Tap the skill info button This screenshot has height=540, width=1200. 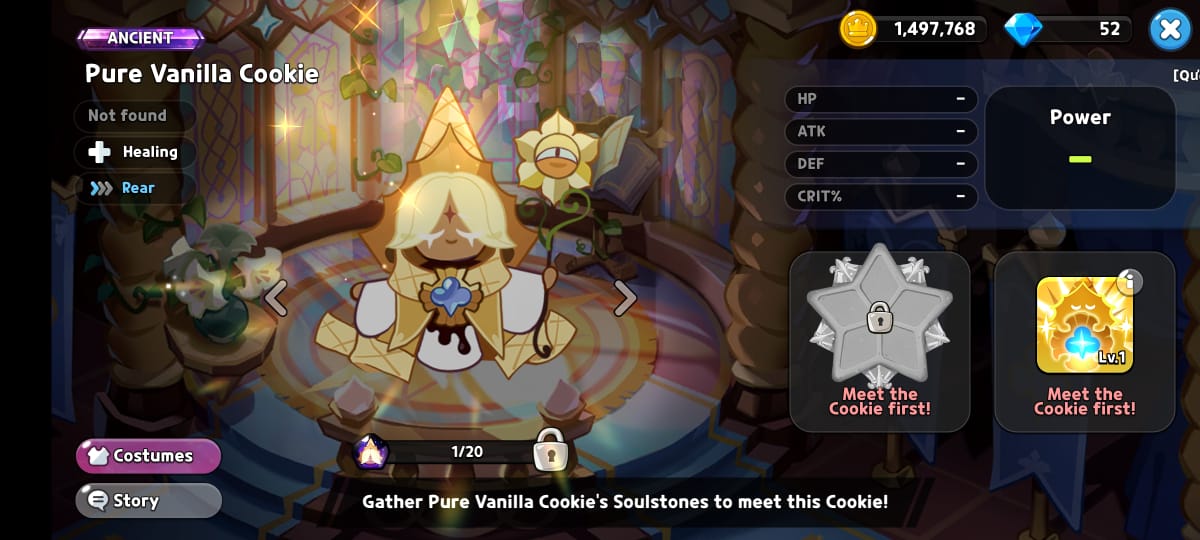1128,283
